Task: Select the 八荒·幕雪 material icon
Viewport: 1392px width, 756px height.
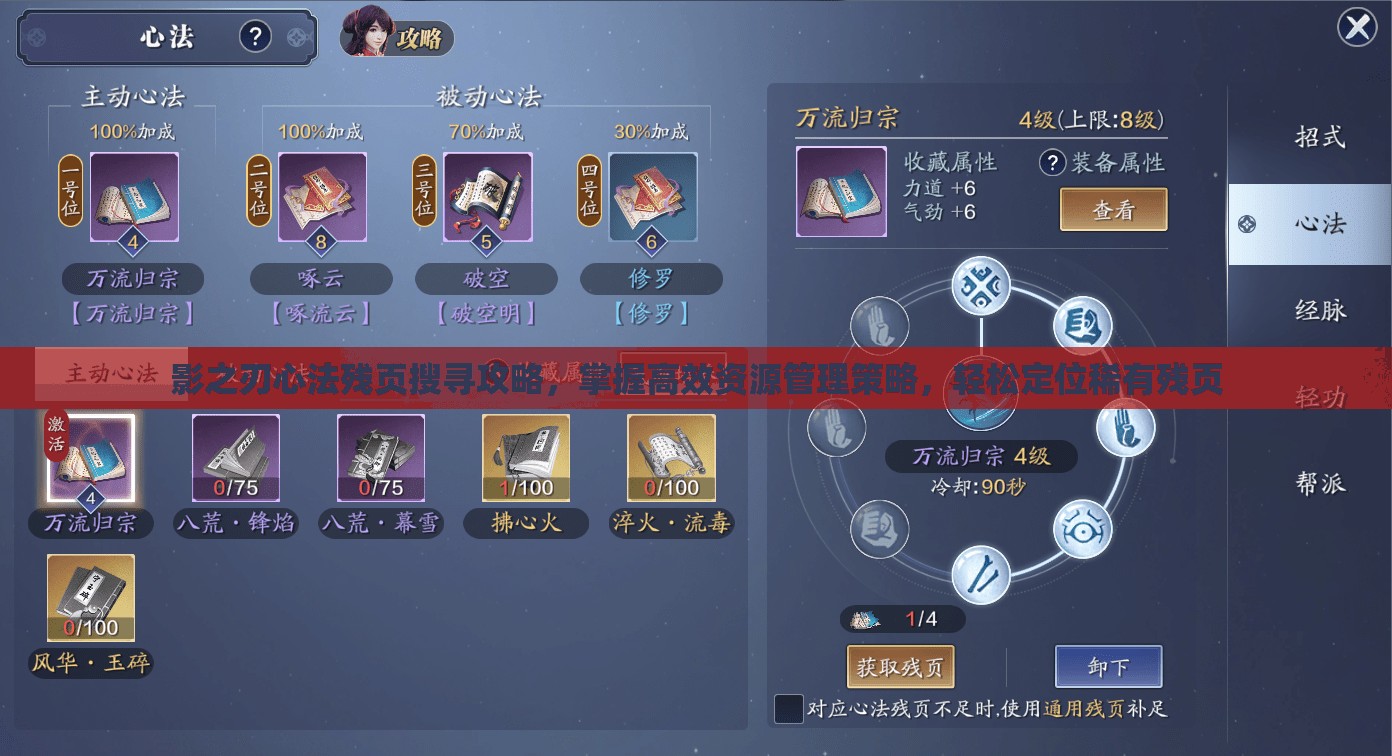Action: click(380, 457)
